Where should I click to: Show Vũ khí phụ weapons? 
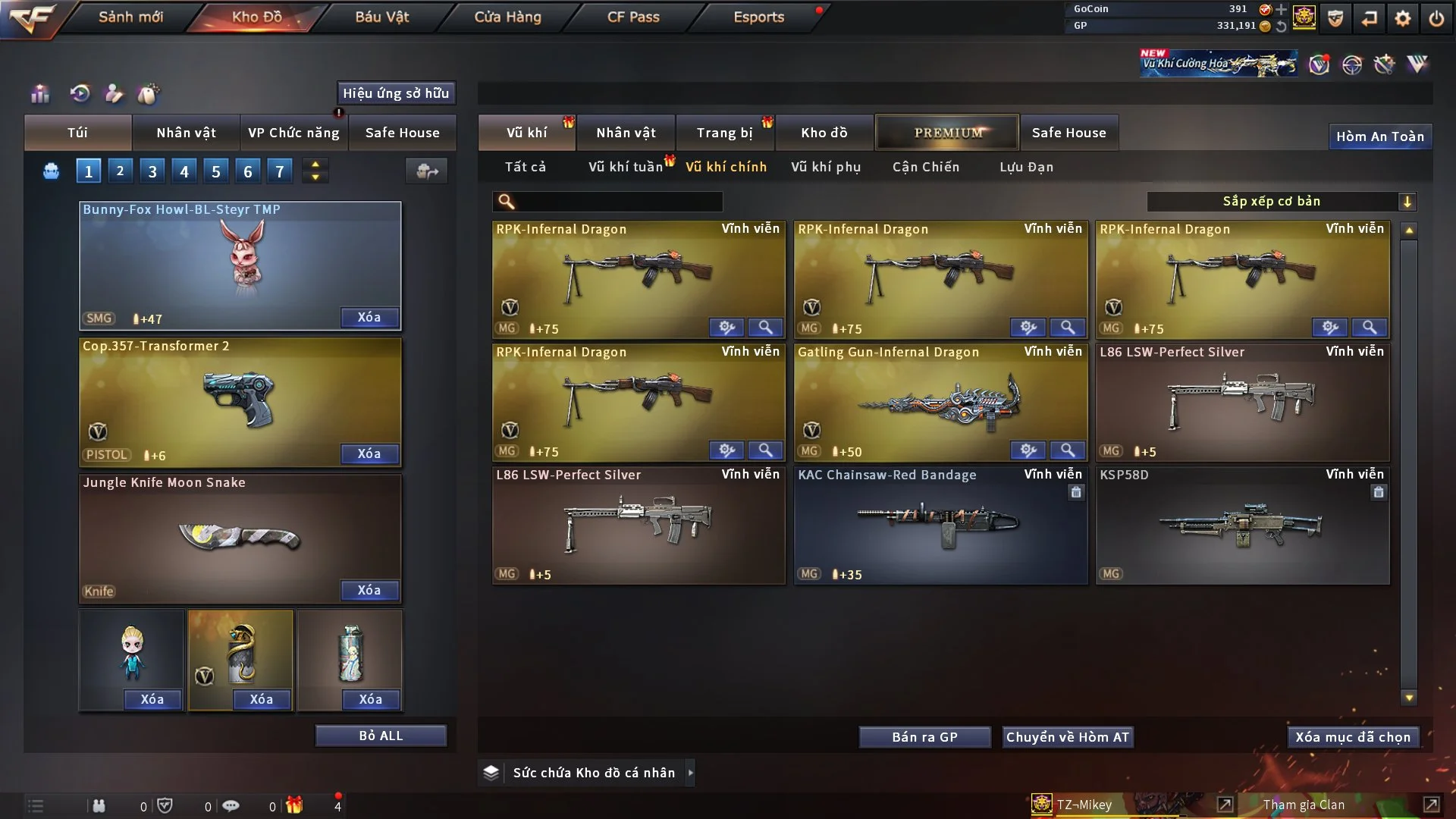(x=825, y=167)
